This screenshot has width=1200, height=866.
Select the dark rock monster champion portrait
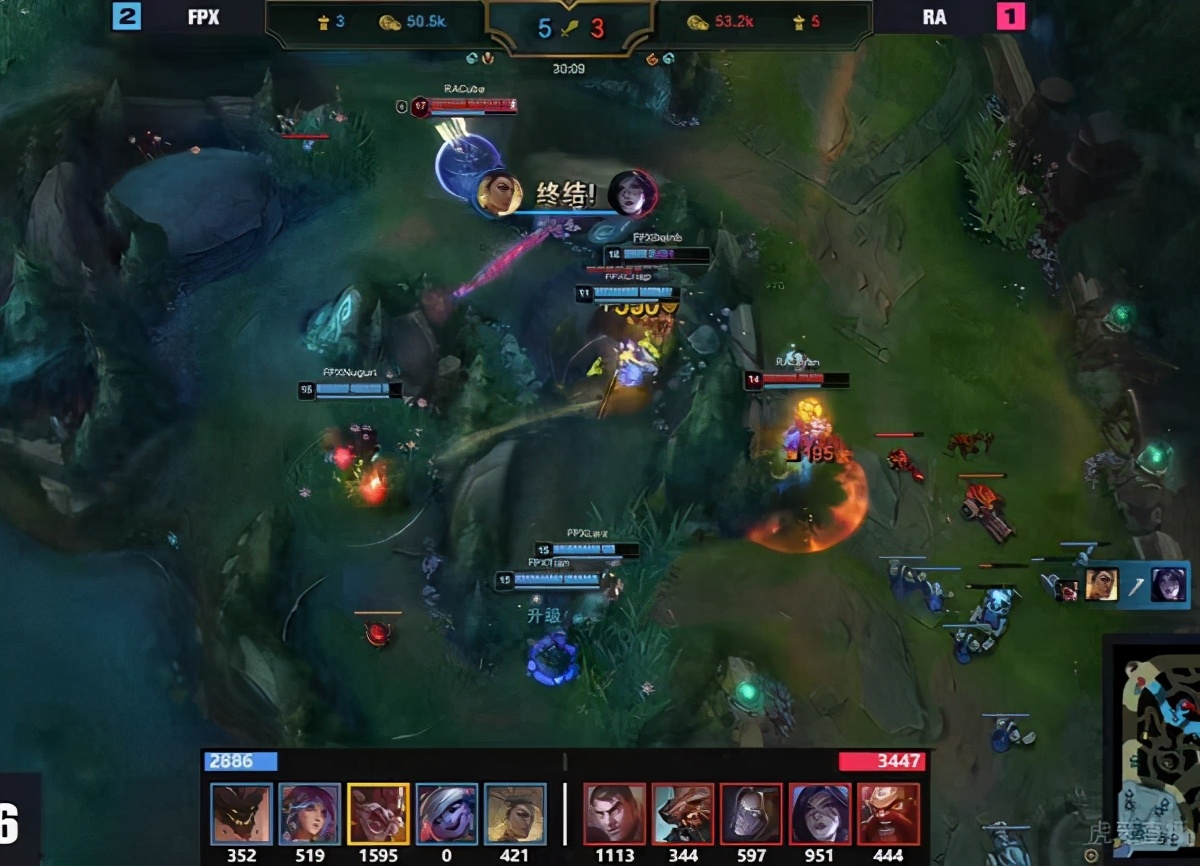click(x=241, y=814)
